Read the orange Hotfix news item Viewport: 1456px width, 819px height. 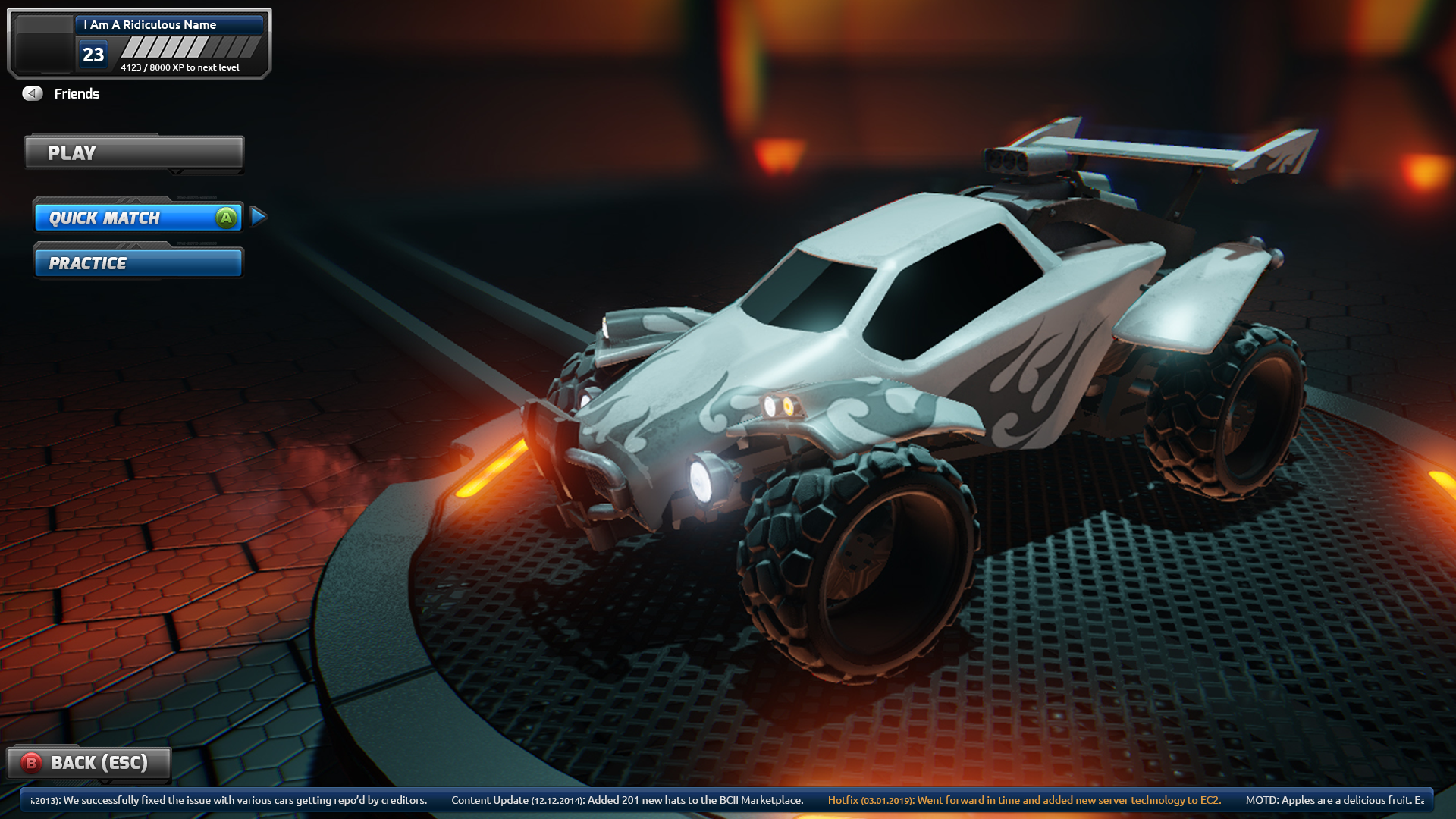tap(1024, 800)
